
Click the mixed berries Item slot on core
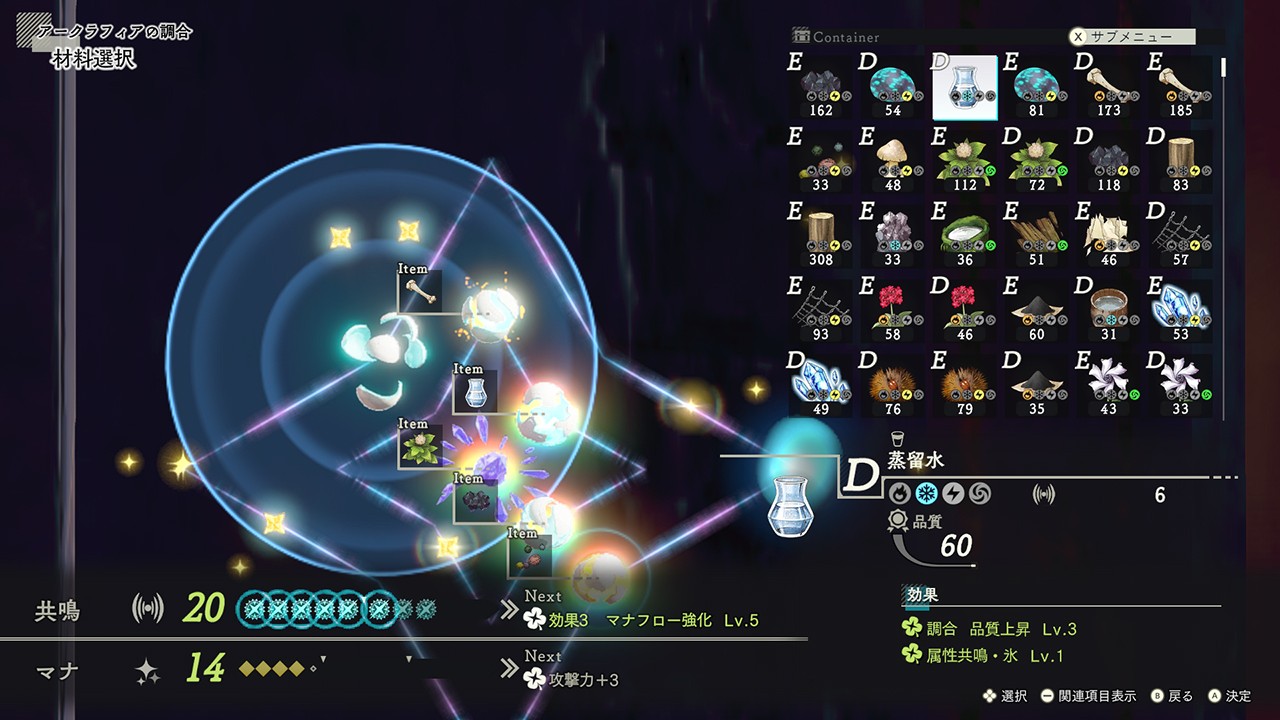529,556
